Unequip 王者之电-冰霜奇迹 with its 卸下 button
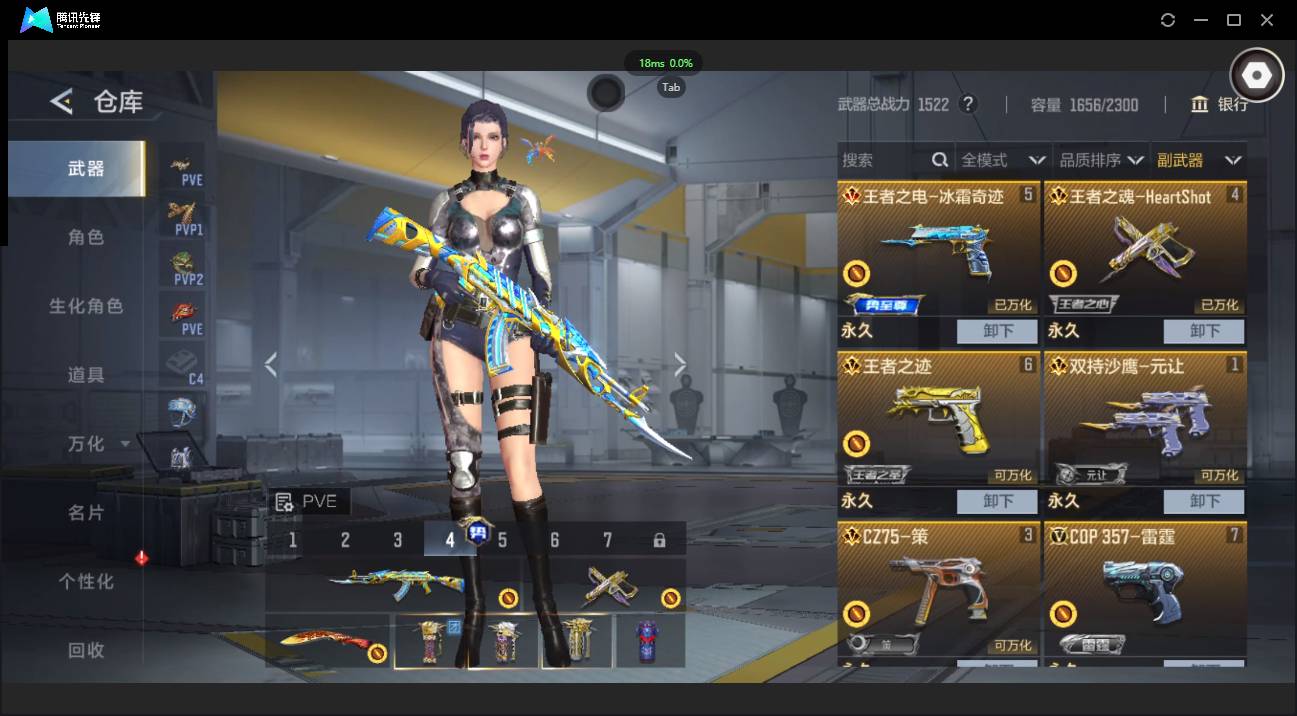 998,331
